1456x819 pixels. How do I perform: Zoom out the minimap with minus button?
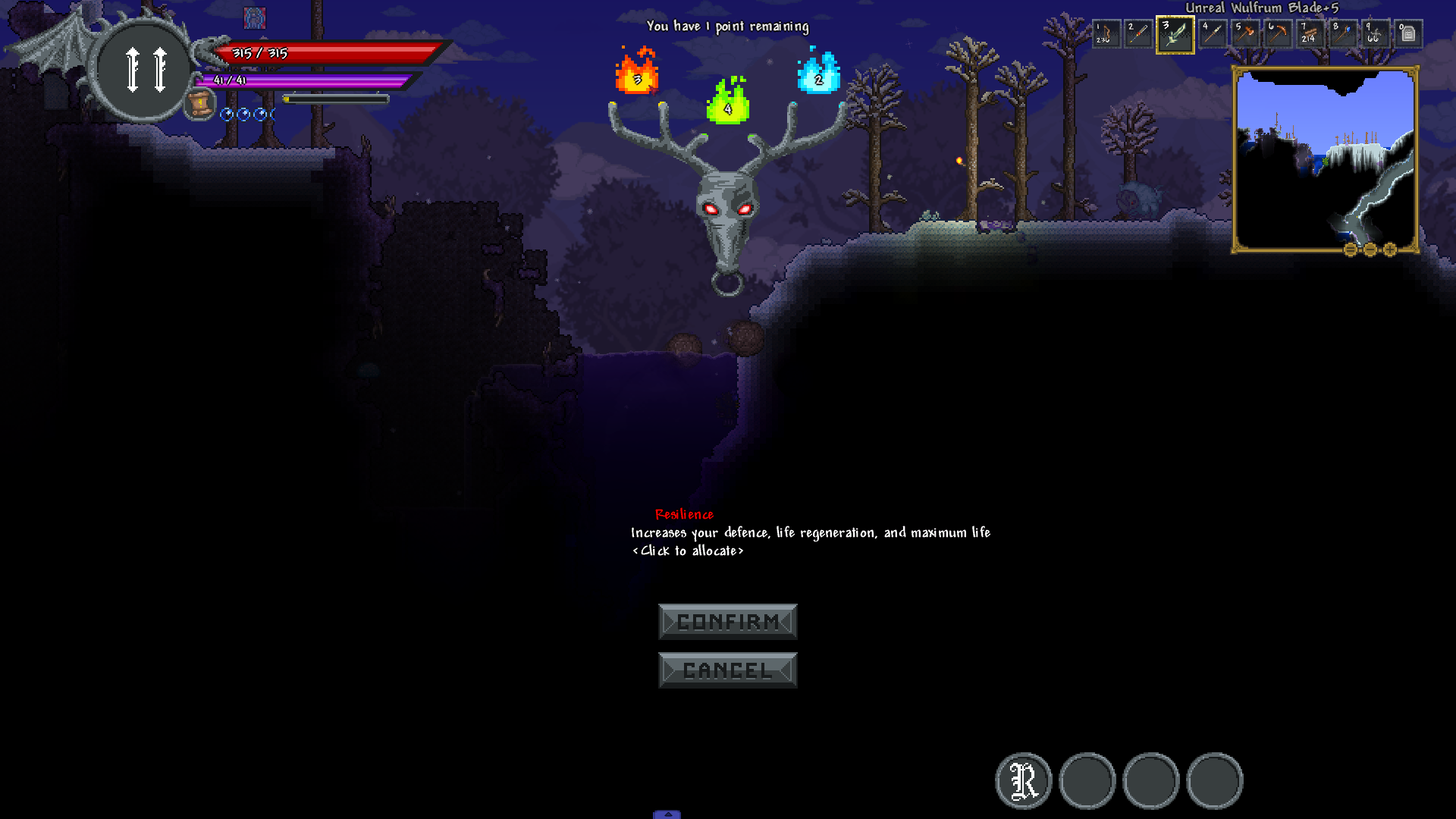pyautogui.click(x=1370, y=249)
